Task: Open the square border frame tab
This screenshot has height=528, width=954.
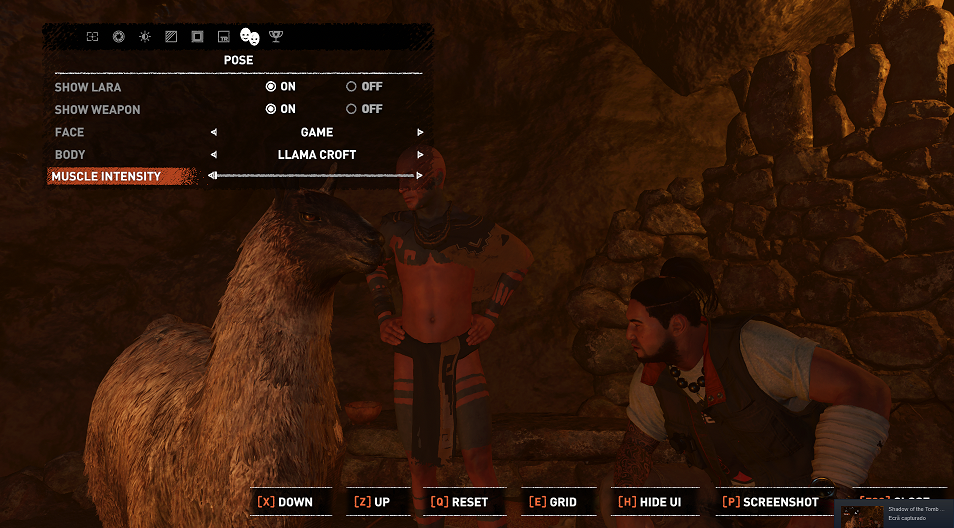Action: [x=197, y=37]
